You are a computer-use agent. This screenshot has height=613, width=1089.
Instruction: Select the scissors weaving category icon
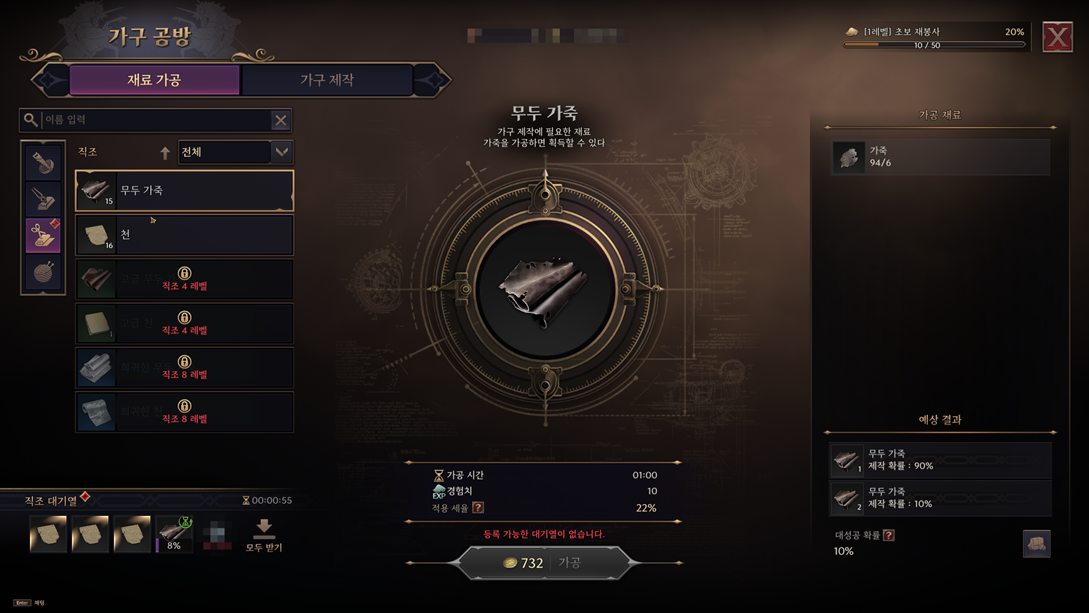coord(44,236)
